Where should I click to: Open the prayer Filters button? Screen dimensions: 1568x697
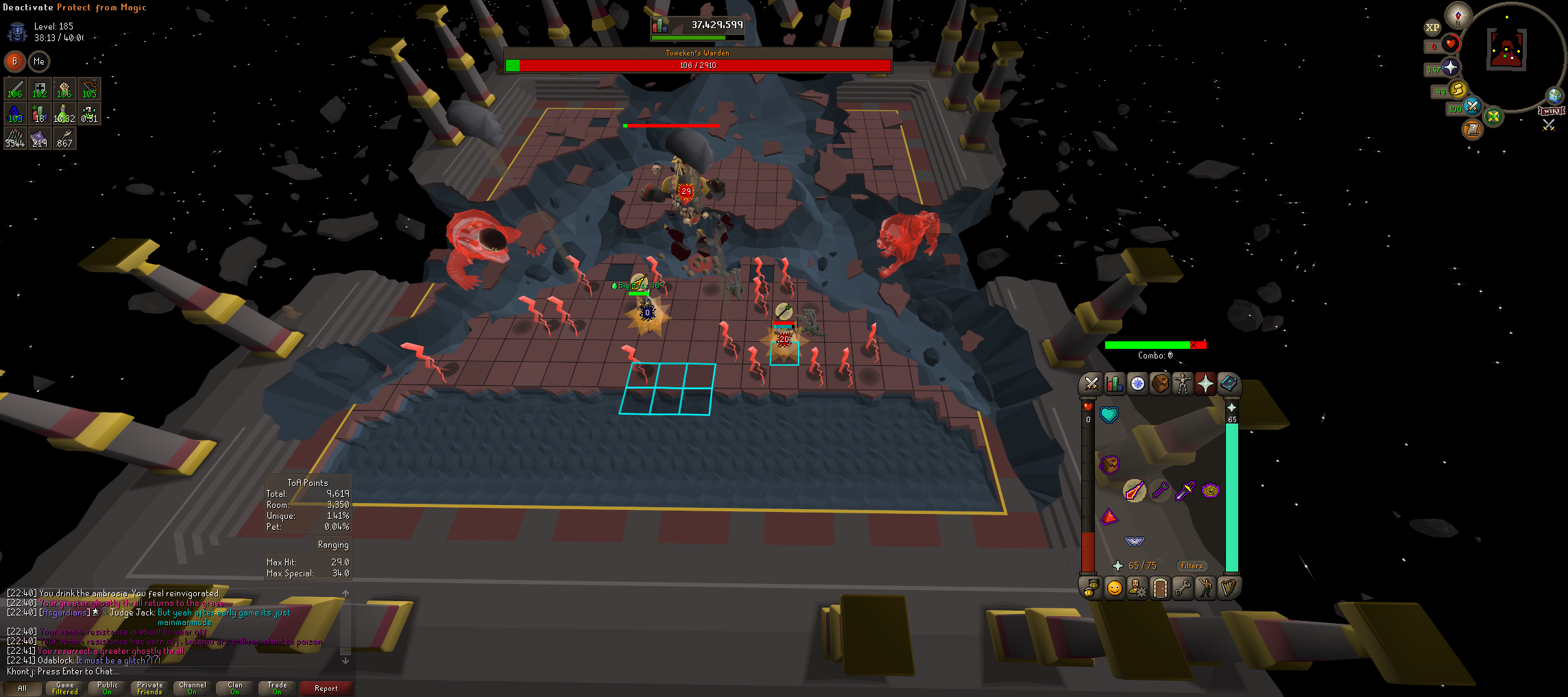tap(1192, 566)
